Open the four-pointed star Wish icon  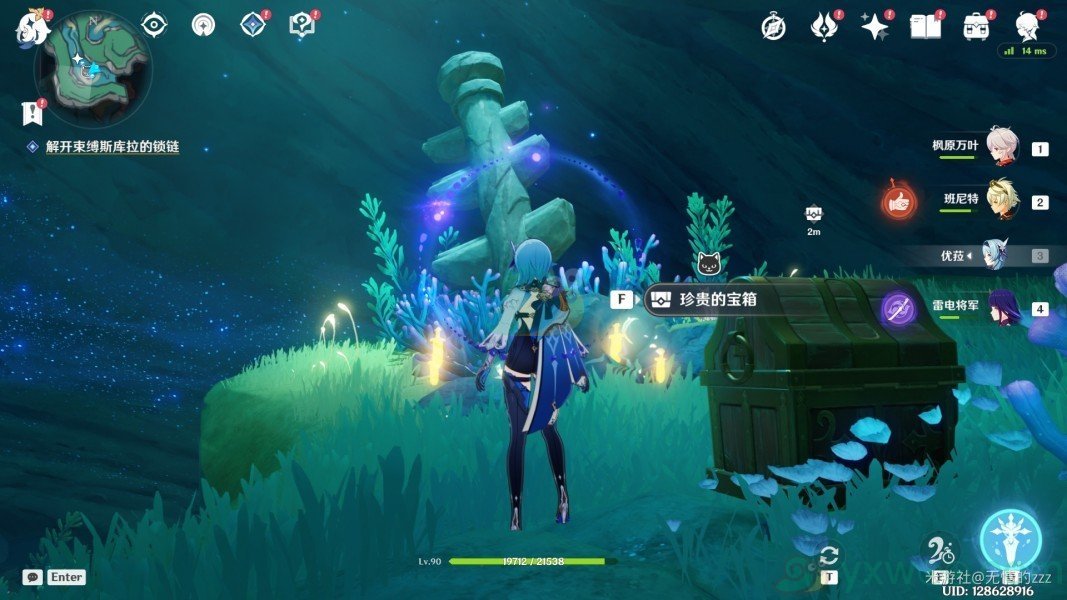(x=875, y=26)
